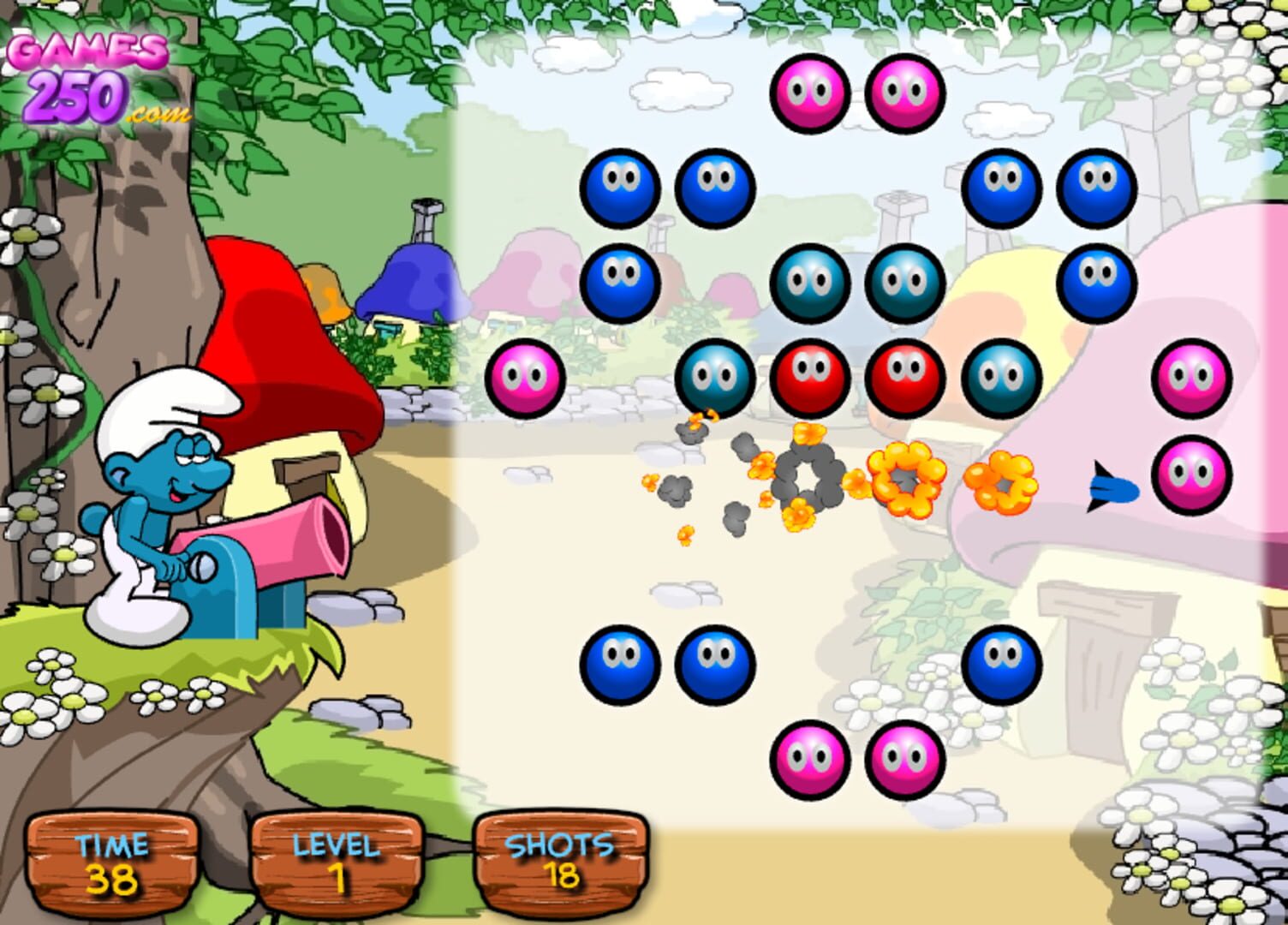Click the blue bubble at the bottom left cluster
Screen dimensions: 1288x925
623,664
